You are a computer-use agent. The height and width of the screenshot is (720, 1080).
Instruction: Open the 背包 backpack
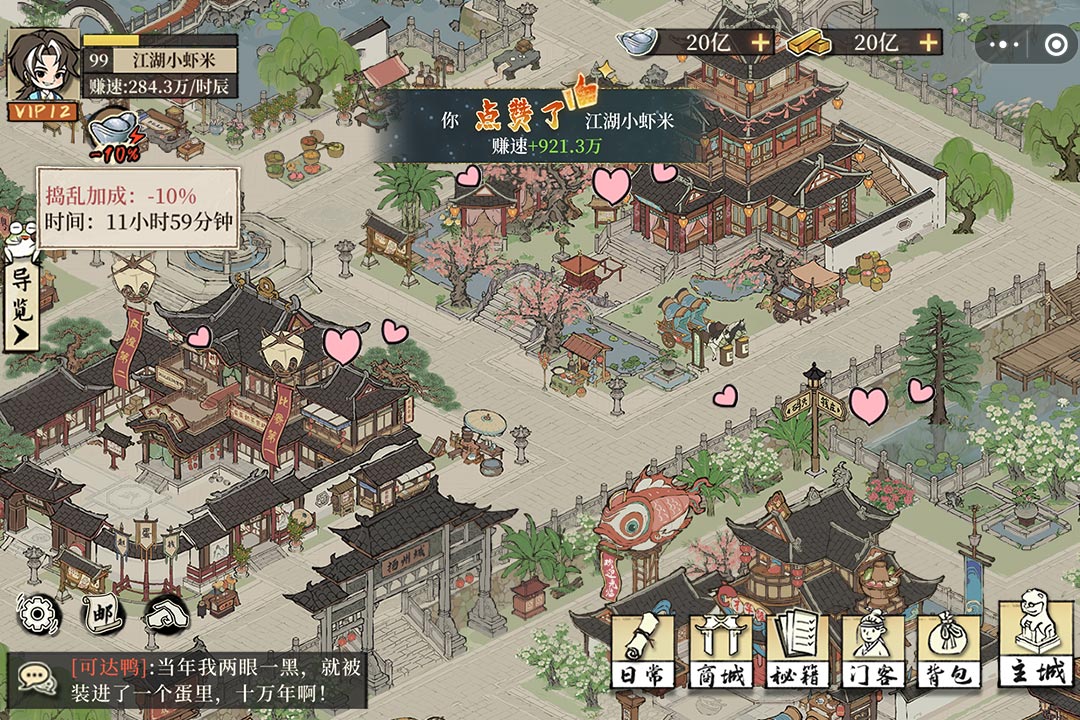(x=947, y=651)
